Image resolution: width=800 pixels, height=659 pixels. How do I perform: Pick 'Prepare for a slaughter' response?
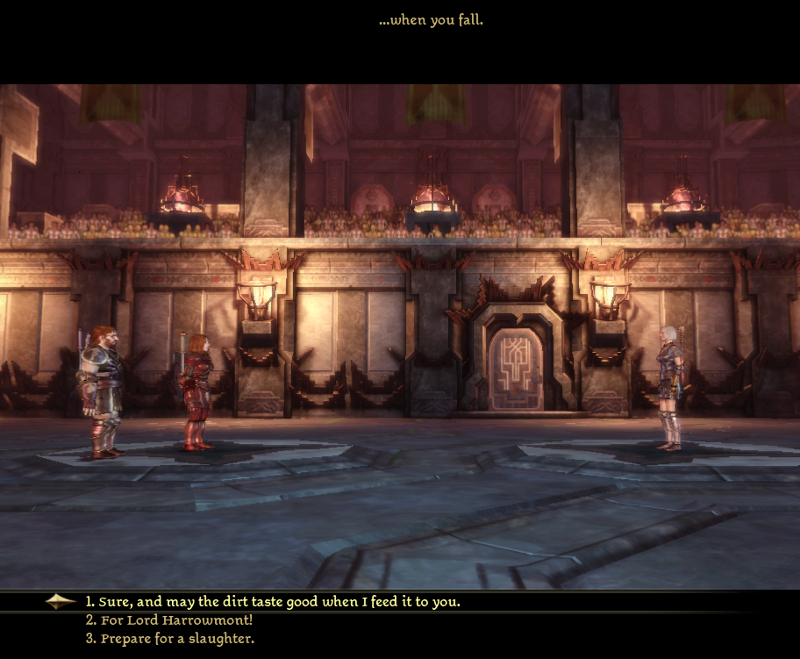[x=169, y=638]
